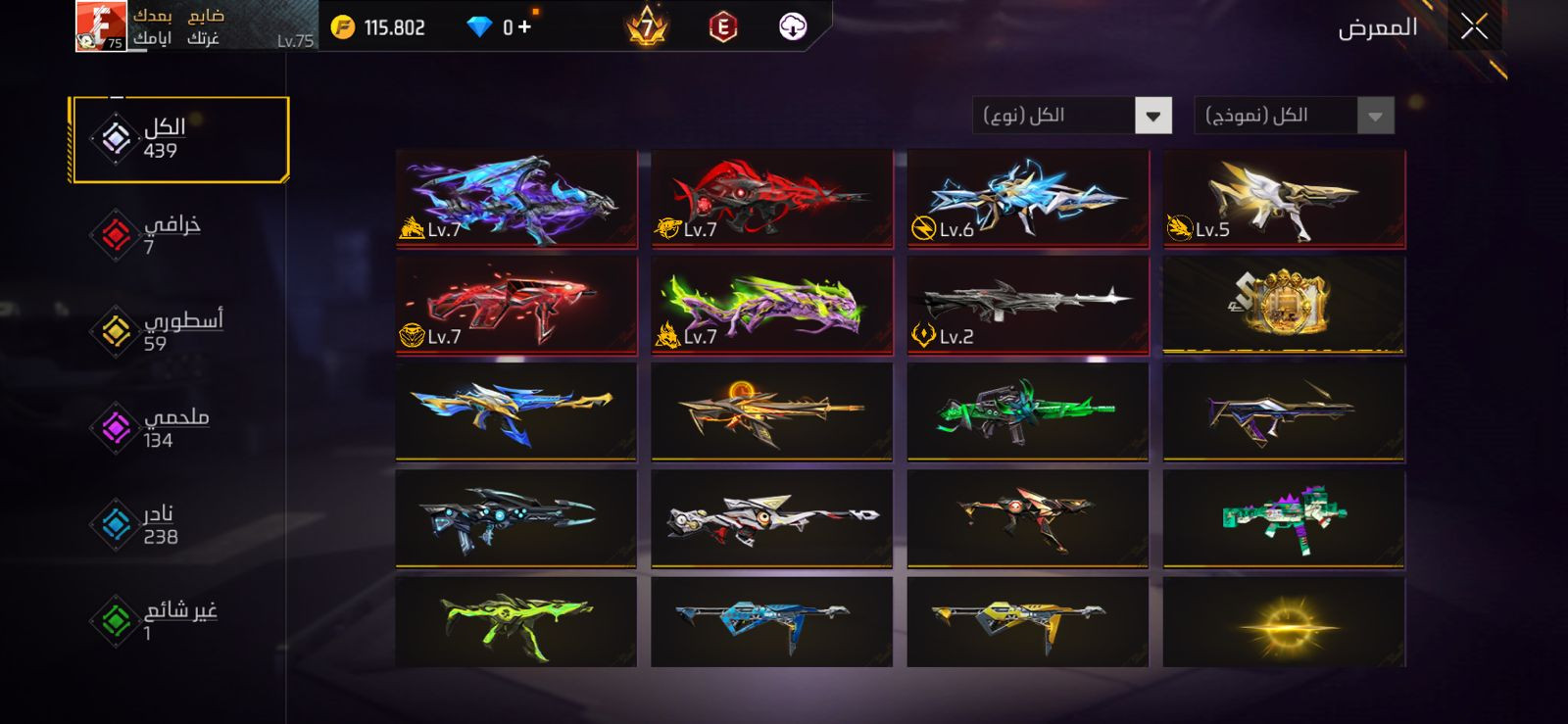Image resolution: width=1568 pixels, height=724 pixels.
Task: Open the player profile avatar
Action: (x=101, y=25)
